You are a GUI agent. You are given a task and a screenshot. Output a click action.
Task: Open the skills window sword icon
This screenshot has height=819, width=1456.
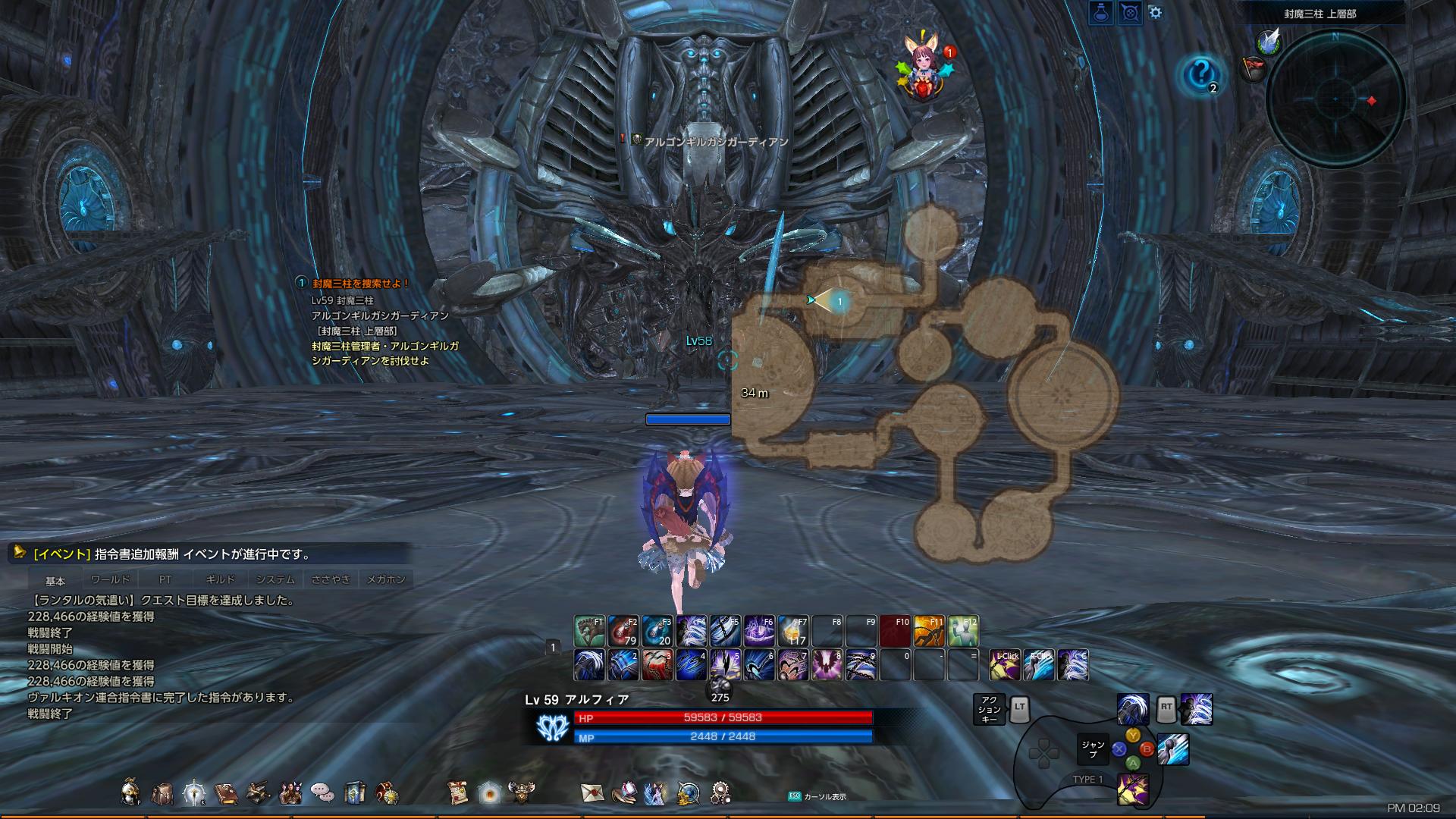(194, 791)
